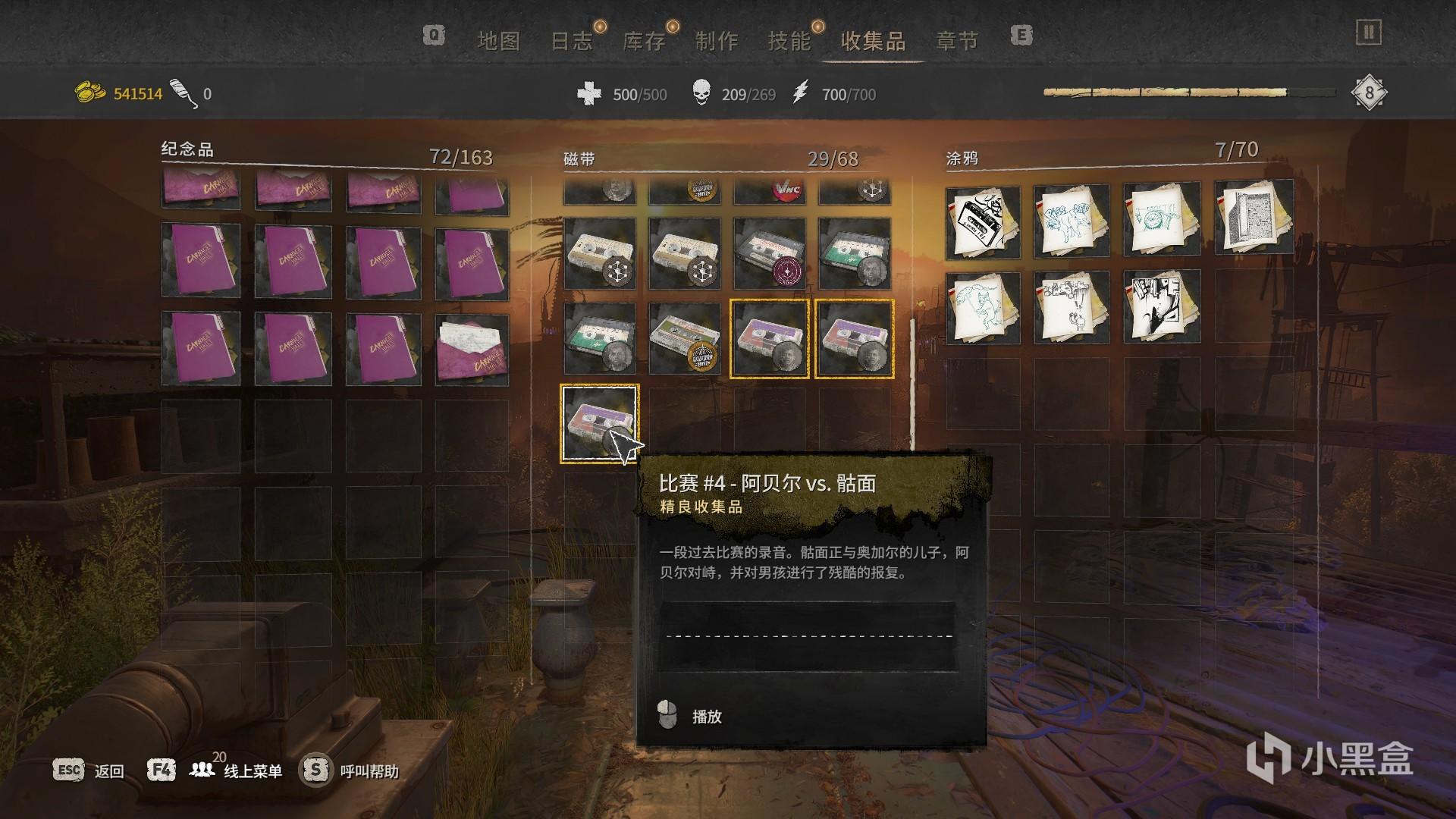Show the 技能 tab

789,41
